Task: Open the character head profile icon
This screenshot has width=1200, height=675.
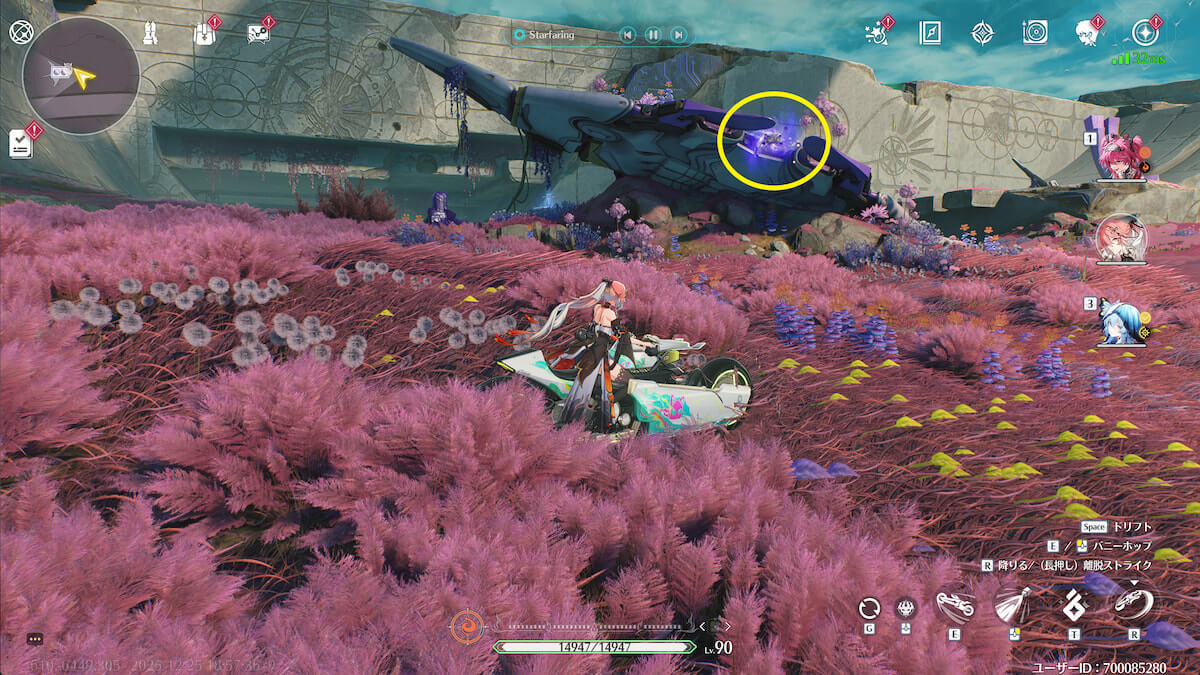Action: 1088,33
